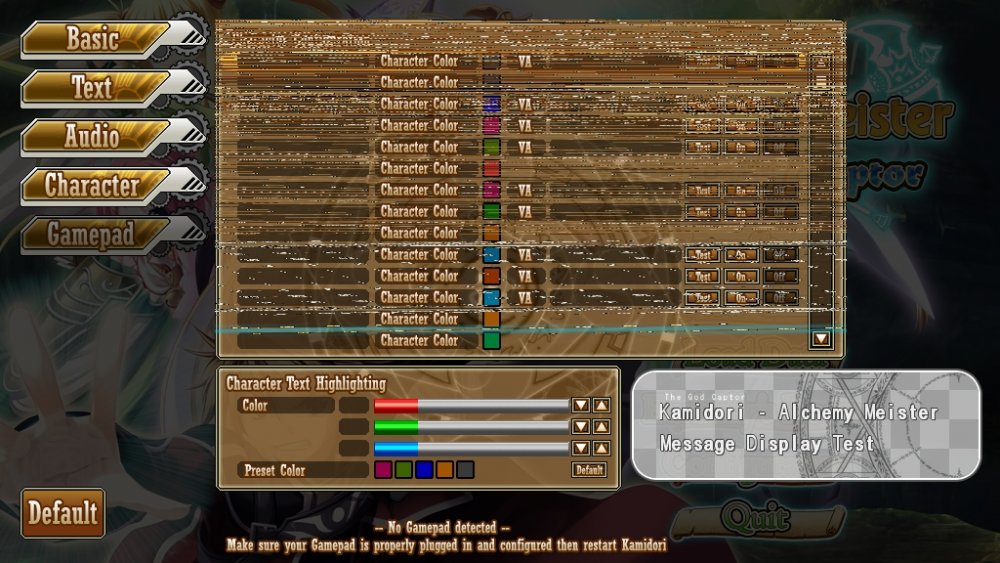
Task: Adjust the green color slider
Action: 470,427
